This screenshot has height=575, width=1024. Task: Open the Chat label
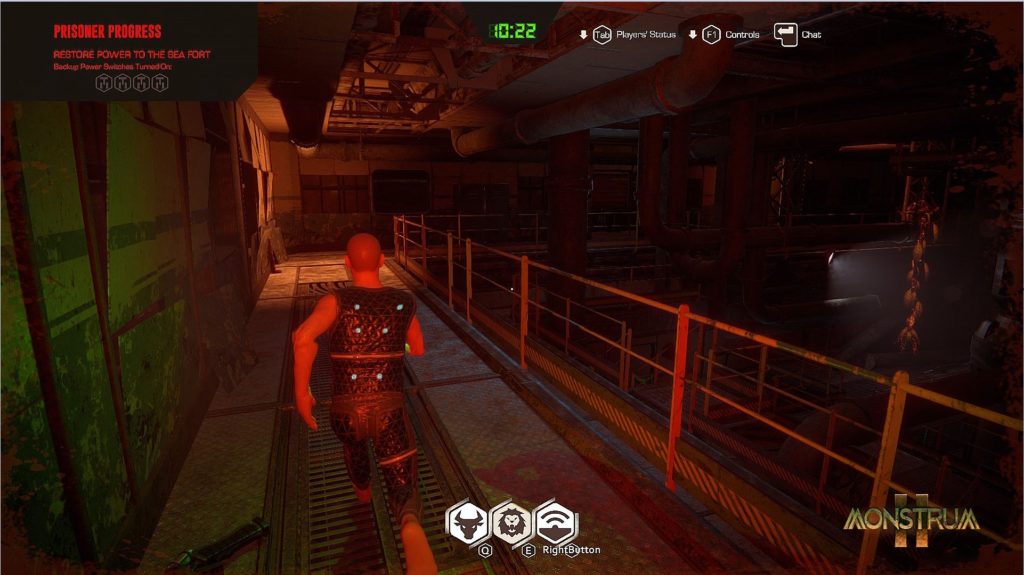[811, 34]
